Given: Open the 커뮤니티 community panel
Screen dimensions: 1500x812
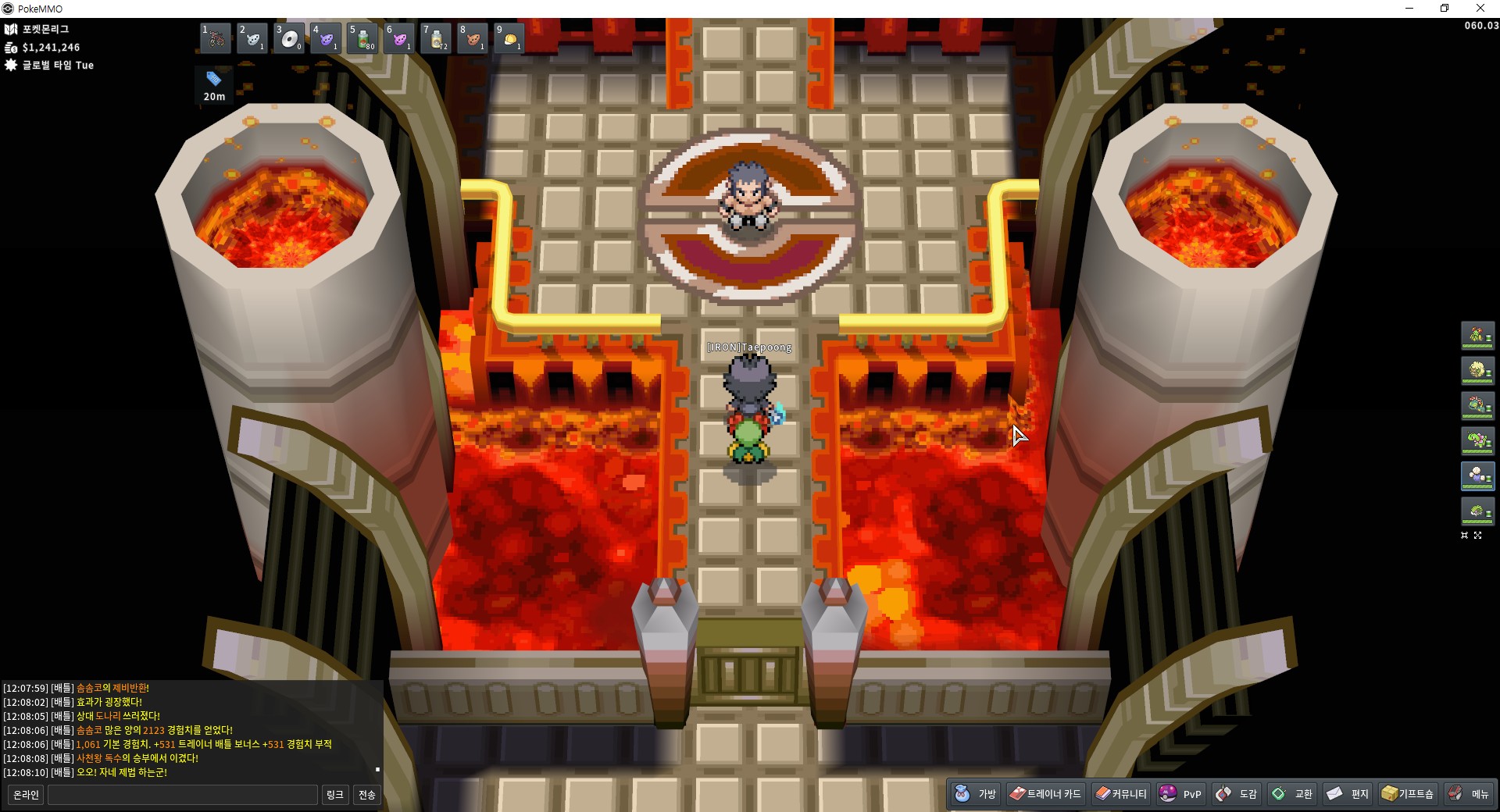Looking at the screenshot, I should (x=1120, y=794).
